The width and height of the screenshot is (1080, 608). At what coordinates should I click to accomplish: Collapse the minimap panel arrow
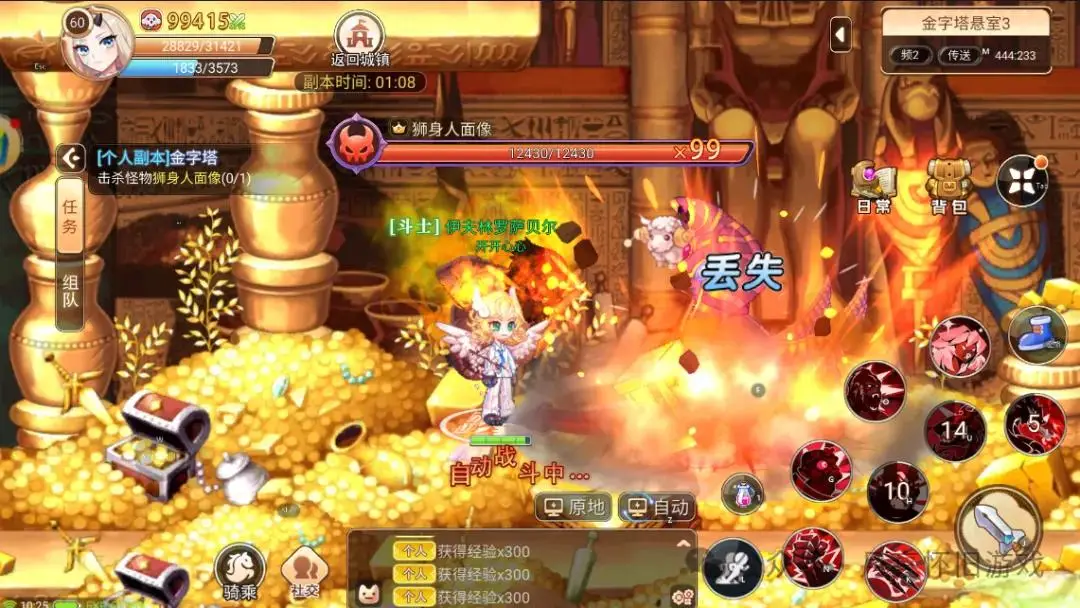click(841, 36)
